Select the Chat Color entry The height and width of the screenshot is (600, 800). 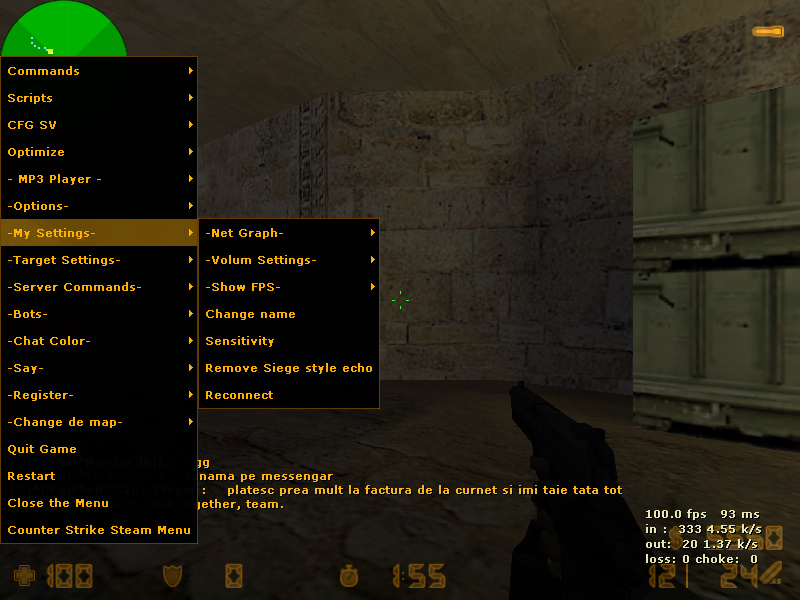point(99,341)
